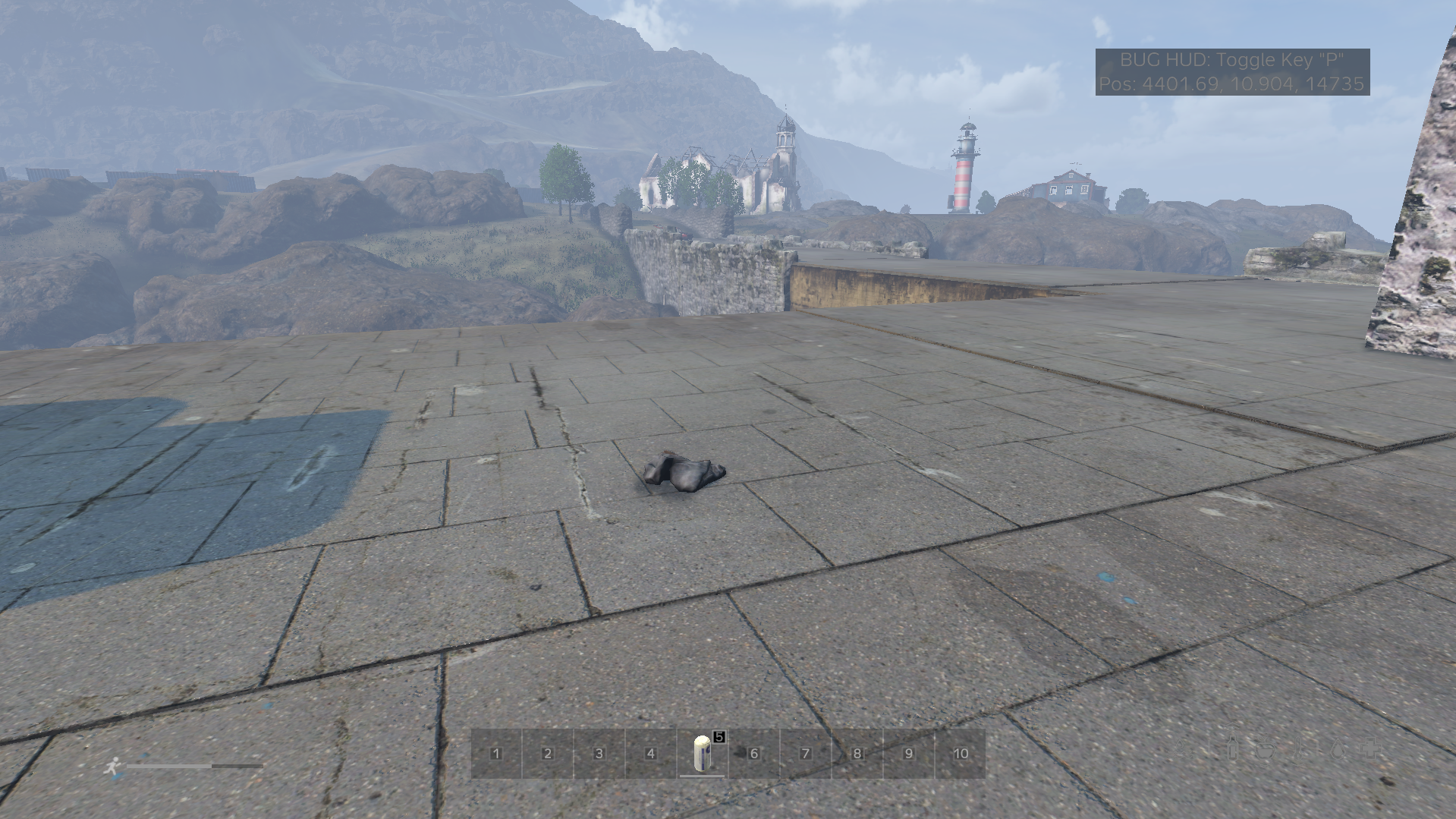Select the white can in hotbar slot 5
The image size is (1456, 819).
[703, 754]
